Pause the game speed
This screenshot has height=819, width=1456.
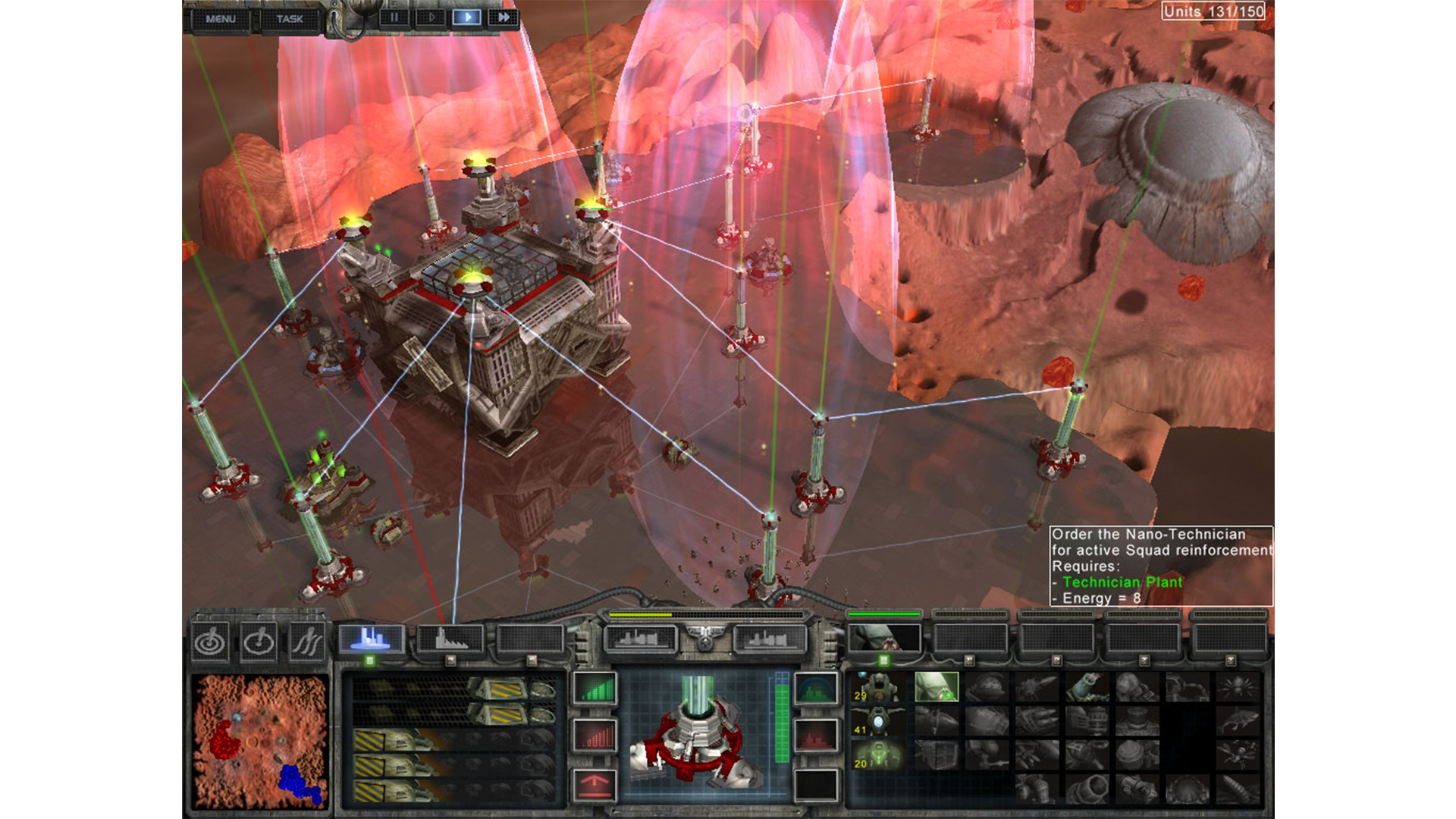coord(394,17)
